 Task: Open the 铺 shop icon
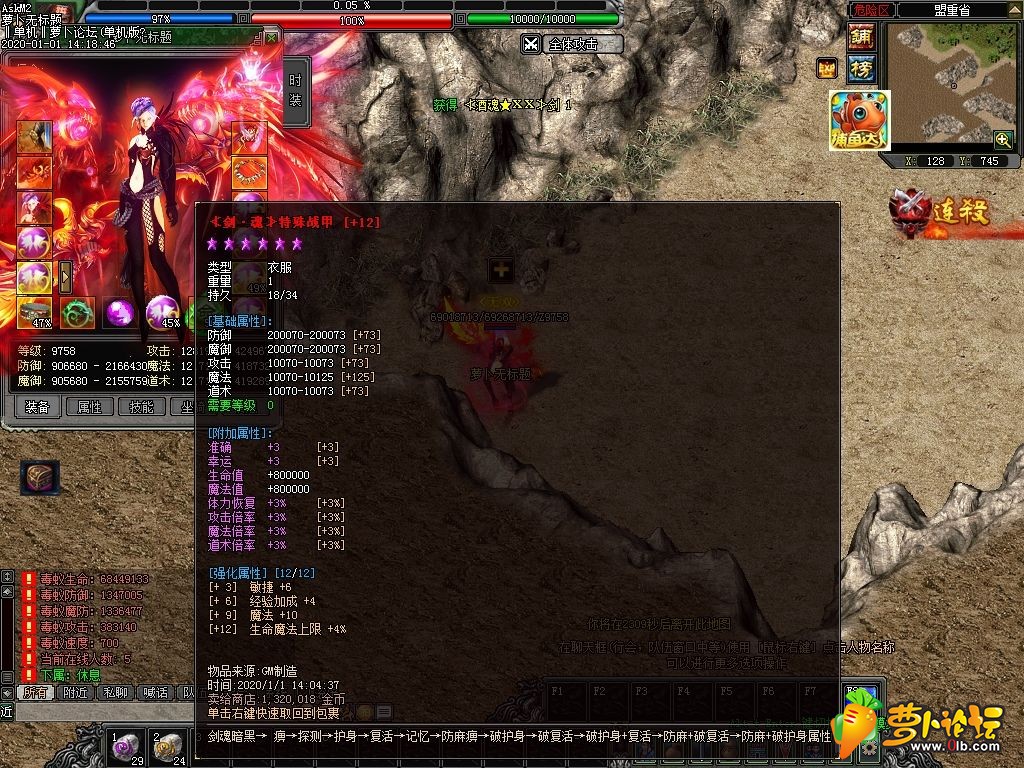point(860,37)
